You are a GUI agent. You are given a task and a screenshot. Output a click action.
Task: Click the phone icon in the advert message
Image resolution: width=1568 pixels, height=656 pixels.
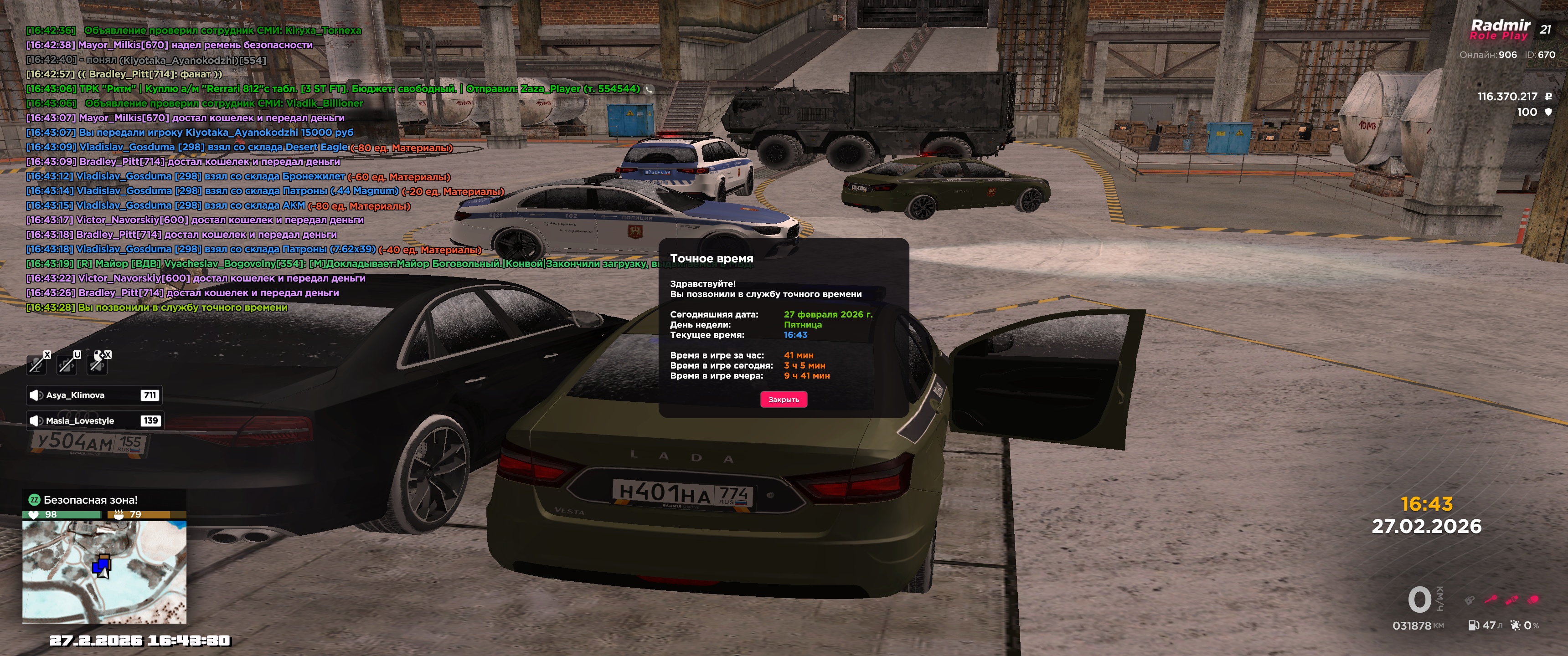[x=649, y=89]
